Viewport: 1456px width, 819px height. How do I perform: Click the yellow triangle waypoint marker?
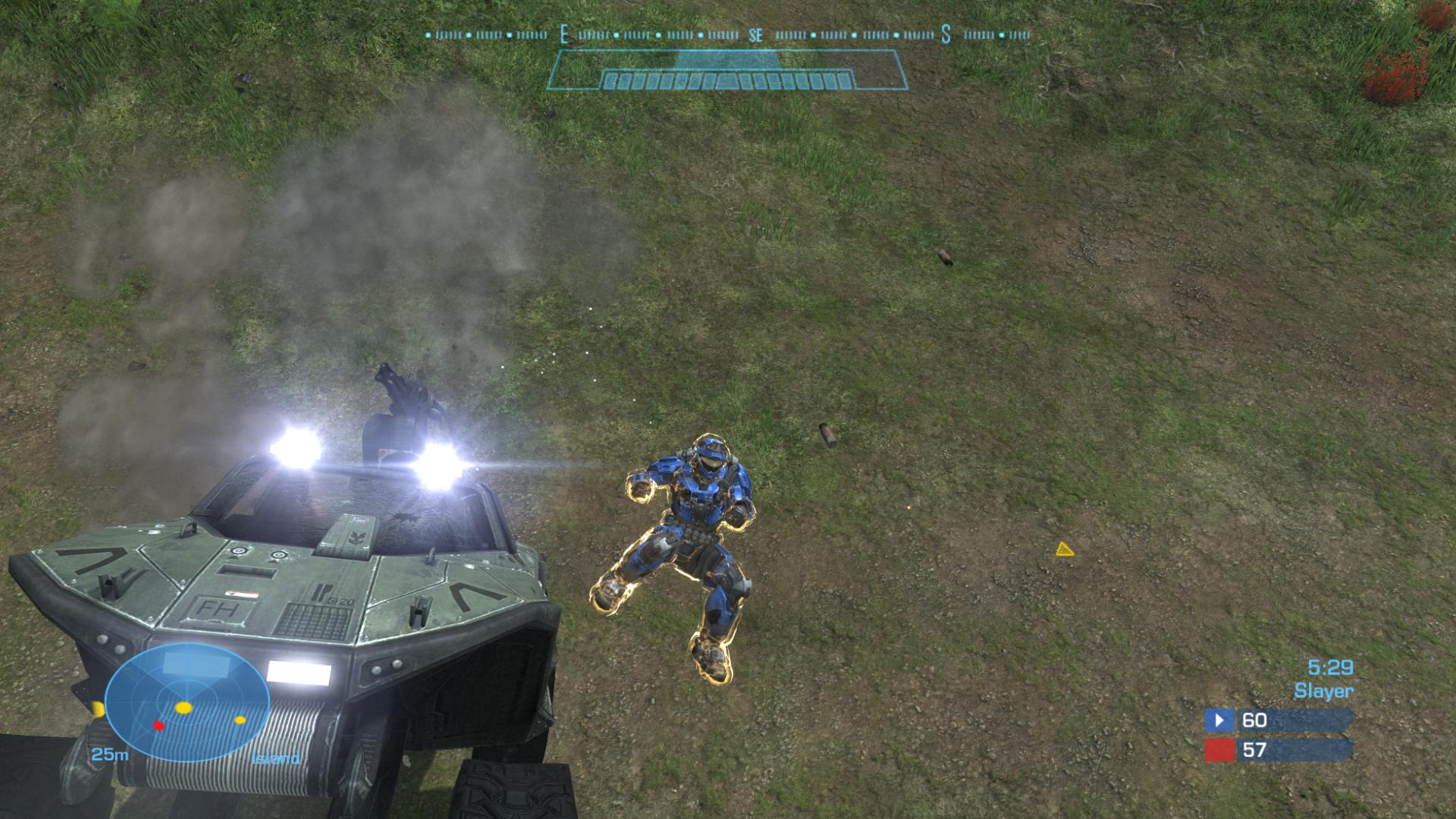[x=1064, y=549]
